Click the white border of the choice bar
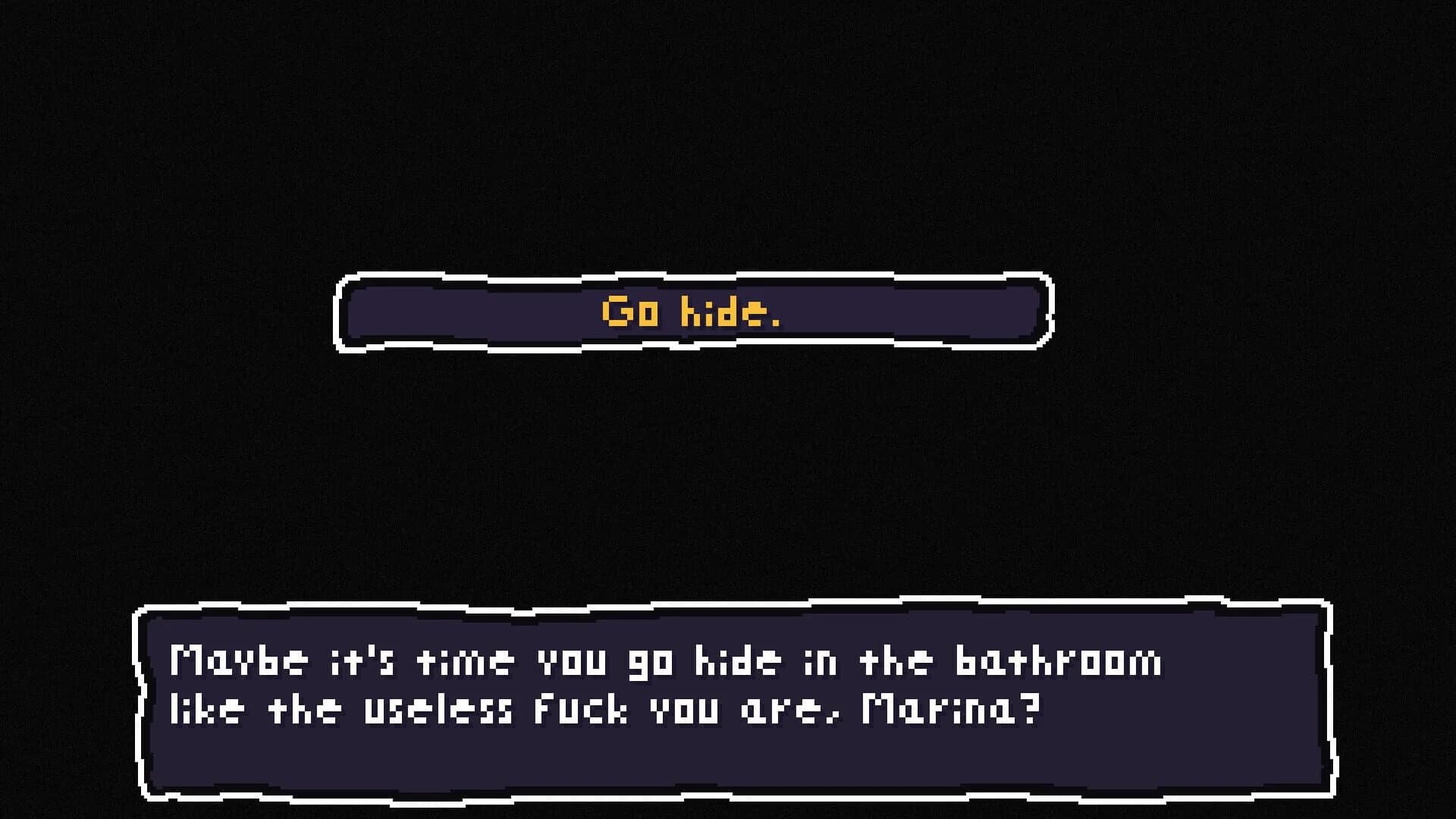1456x819 pixels. coord(692,278)
